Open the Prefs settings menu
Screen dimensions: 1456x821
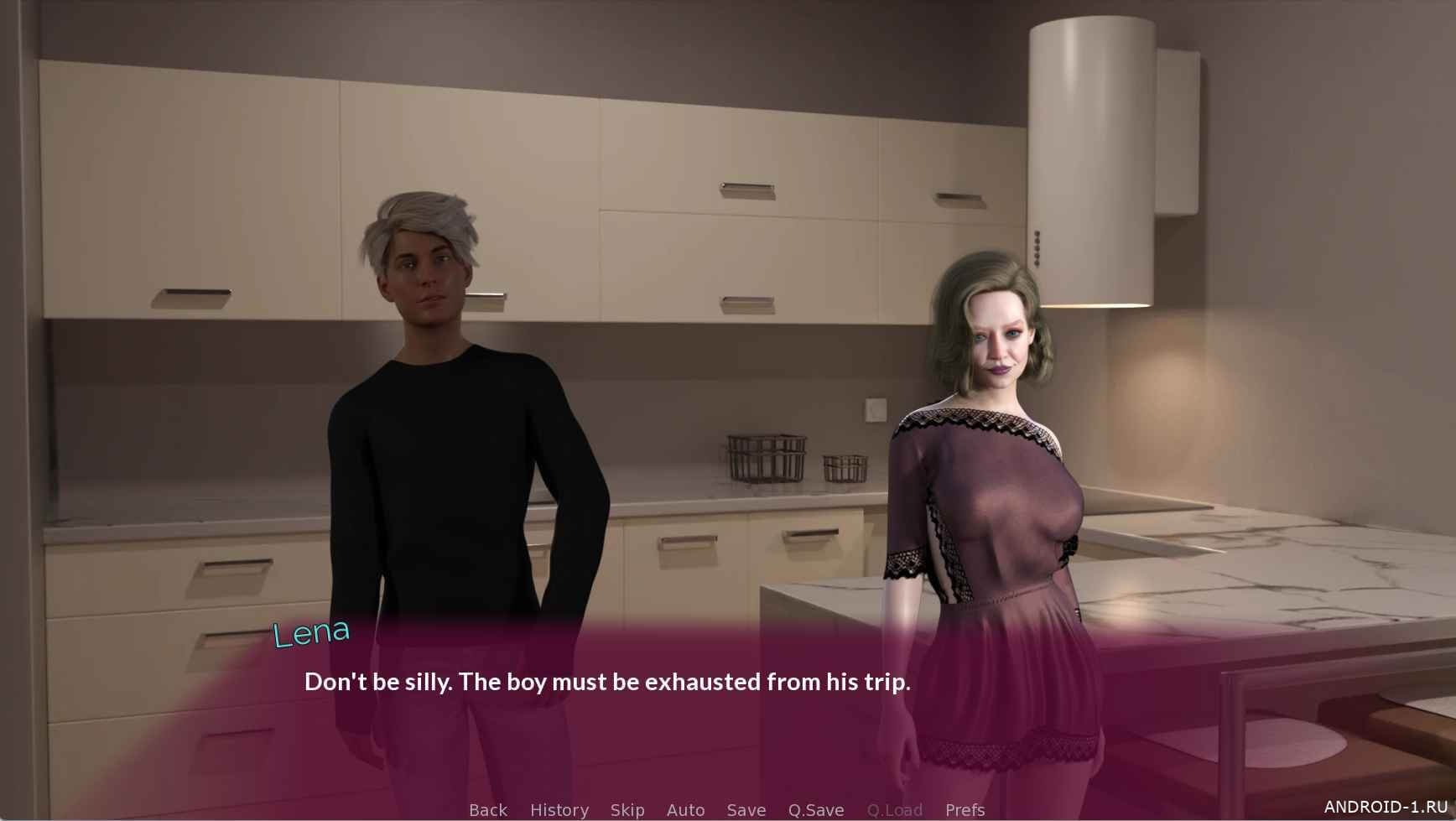tap(965, 810)
